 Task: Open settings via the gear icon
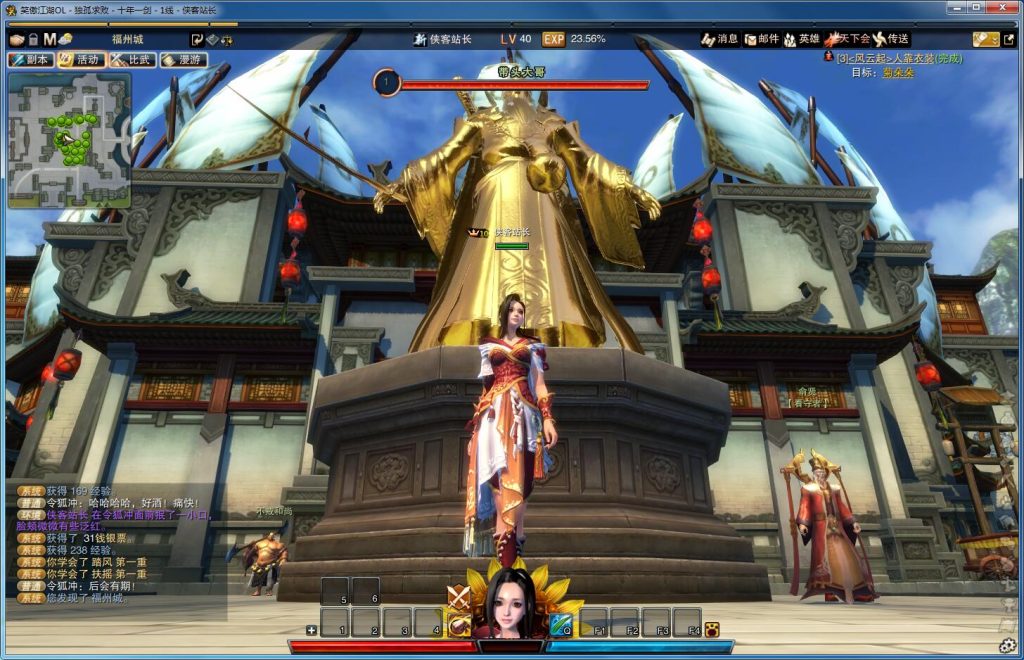point(1008,645)
